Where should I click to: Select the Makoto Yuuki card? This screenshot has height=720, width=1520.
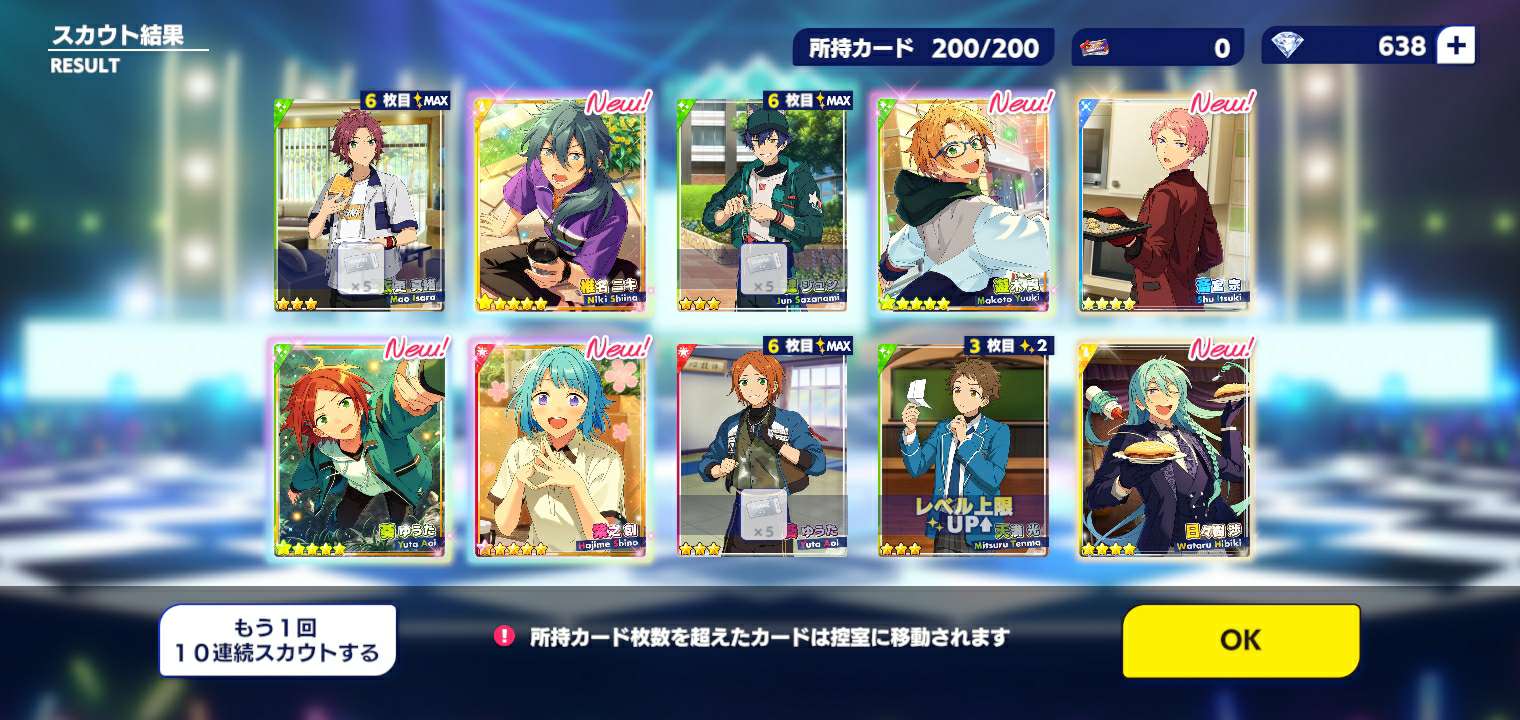(x=962, y=205)
